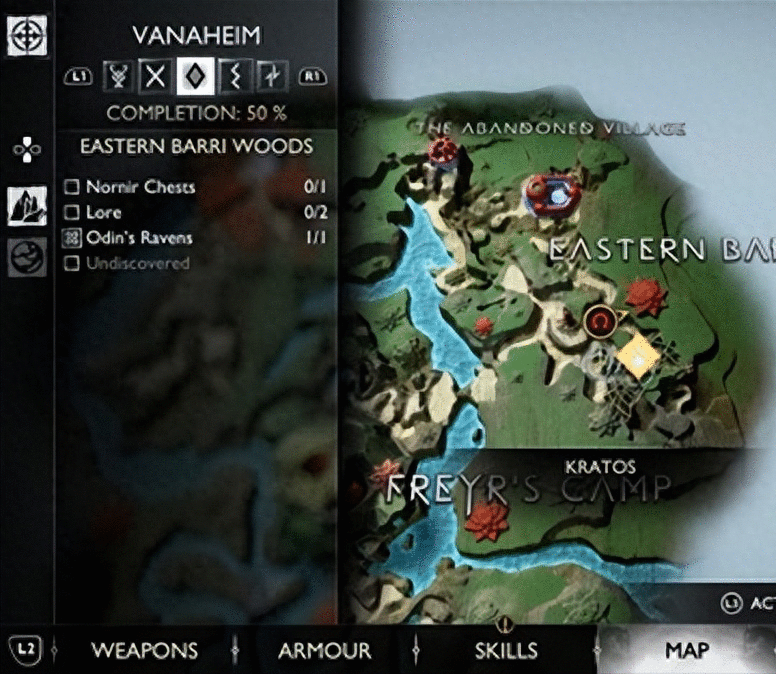Click the crosshair compass icon in sidebar
This screenshot has height=674, width=776.
point(25,37)
